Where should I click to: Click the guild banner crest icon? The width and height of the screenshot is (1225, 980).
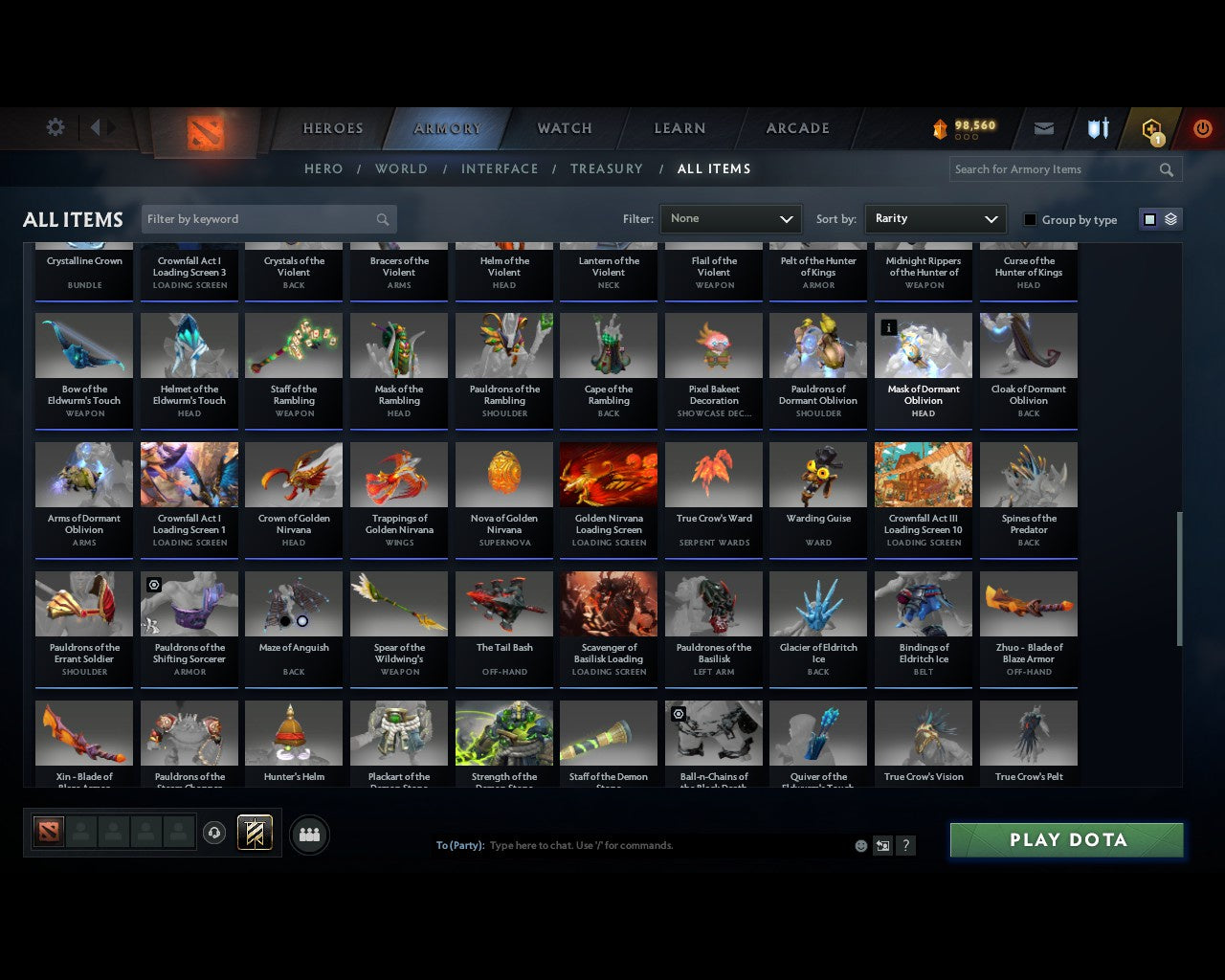click(254, 833)
